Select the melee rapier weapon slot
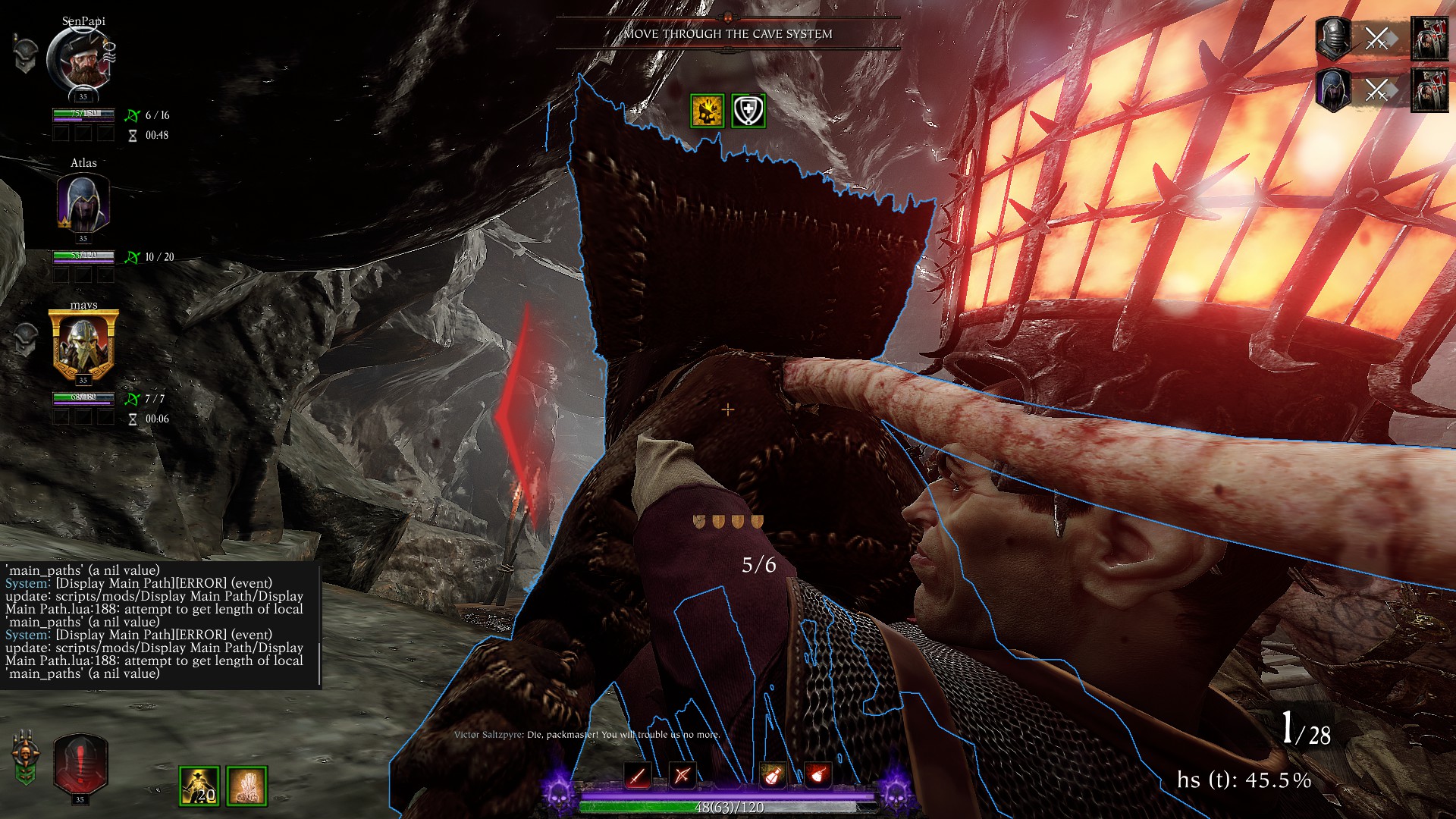 (638, 775)
